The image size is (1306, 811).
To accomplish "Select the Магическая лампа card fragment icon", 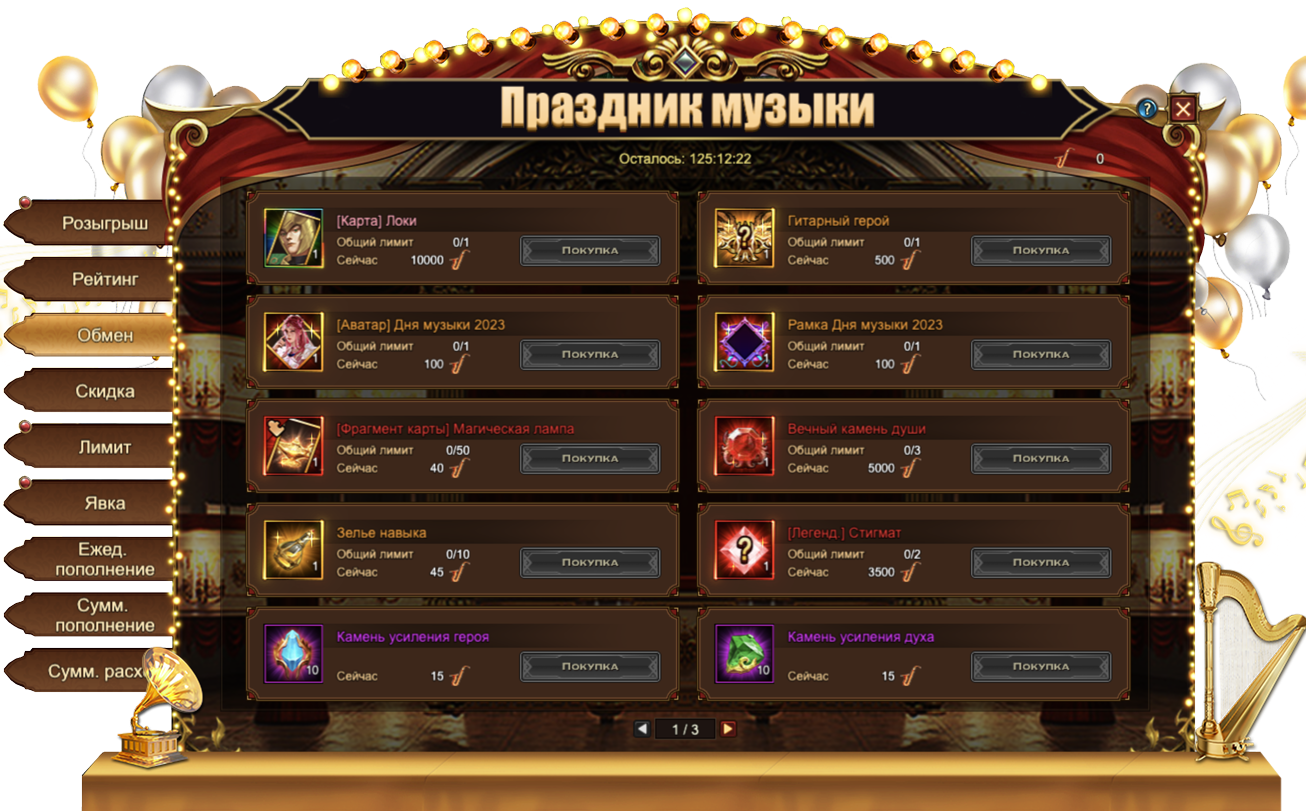I will click(x=293, y=446).
